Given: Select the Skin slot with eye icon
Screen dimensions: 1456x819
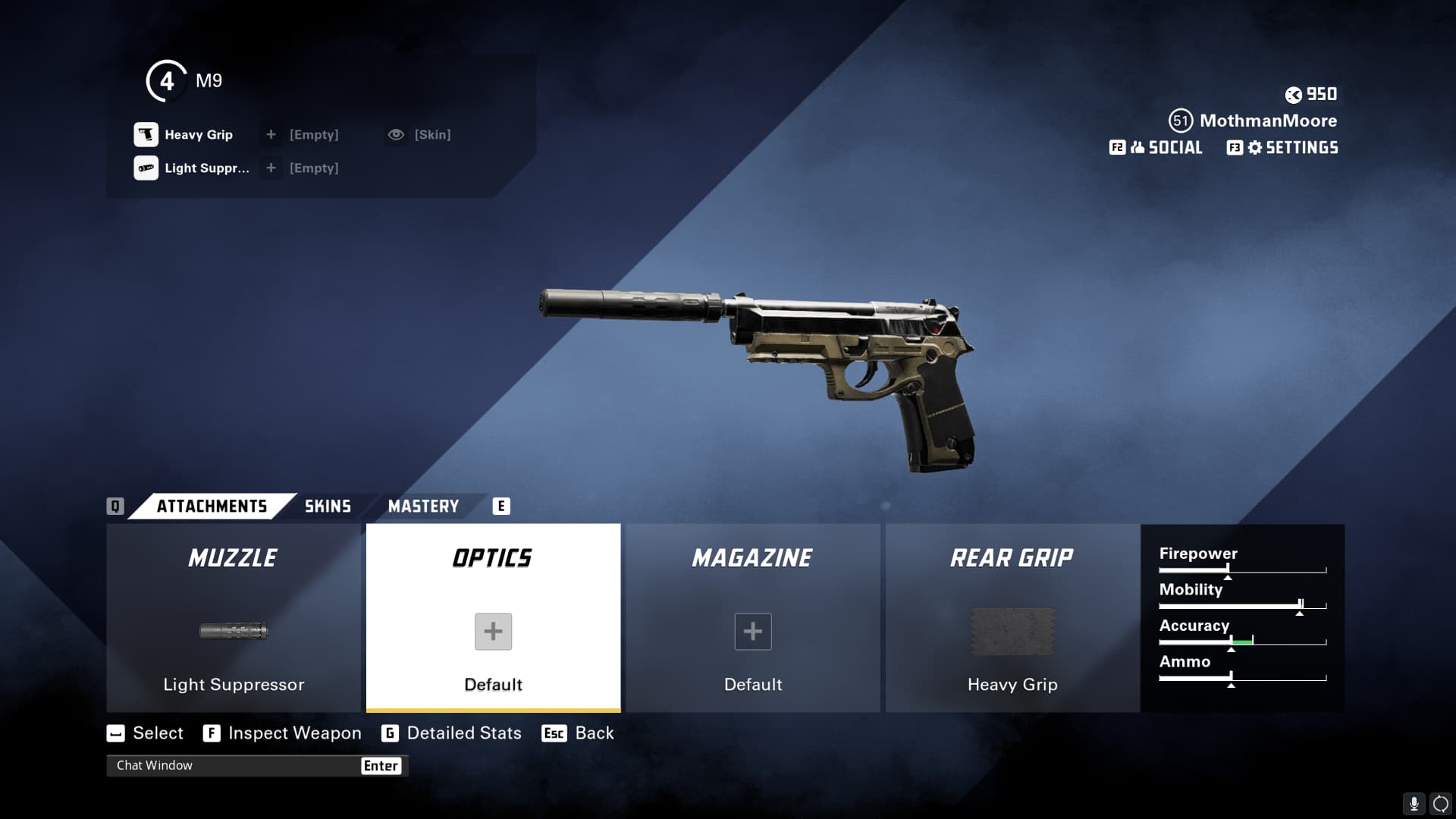Looking at the screenshot, I should (419, 135).
